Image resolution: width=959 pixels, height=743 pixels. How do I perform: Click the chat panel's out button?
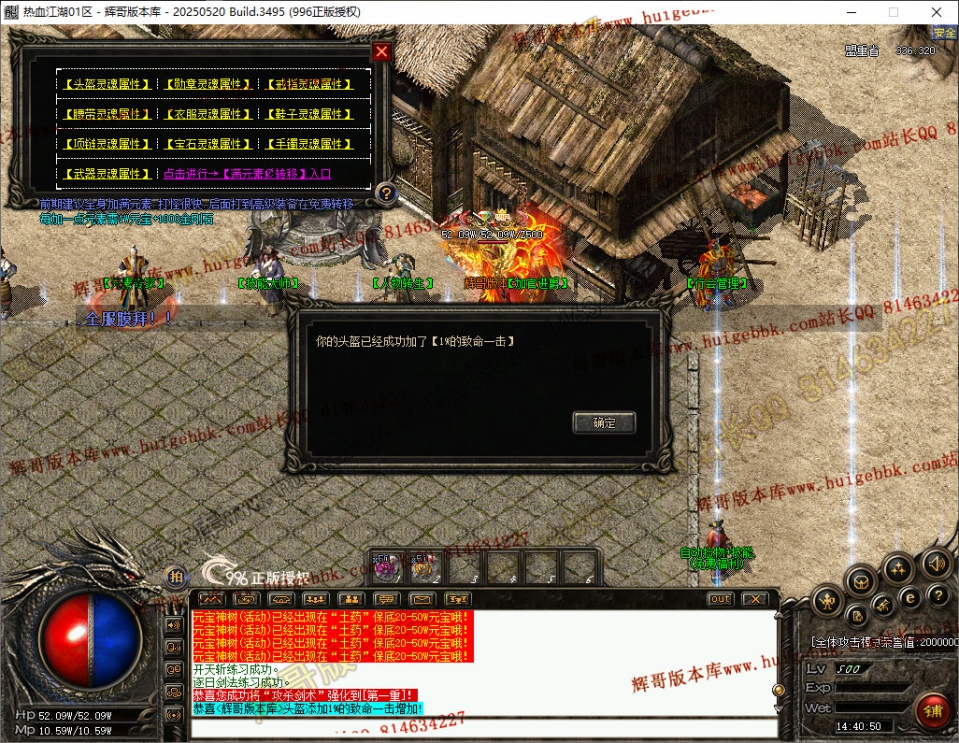[x=720, y=599]
